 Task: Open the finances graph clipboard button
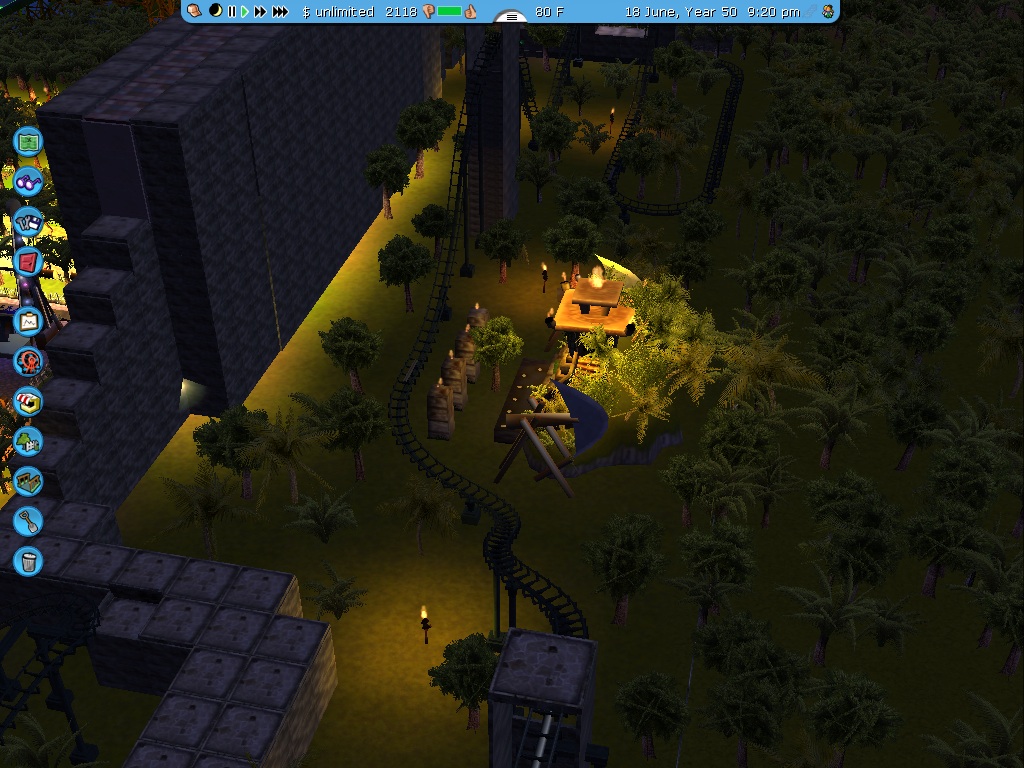pyautogui.click(x=28, y=322)
